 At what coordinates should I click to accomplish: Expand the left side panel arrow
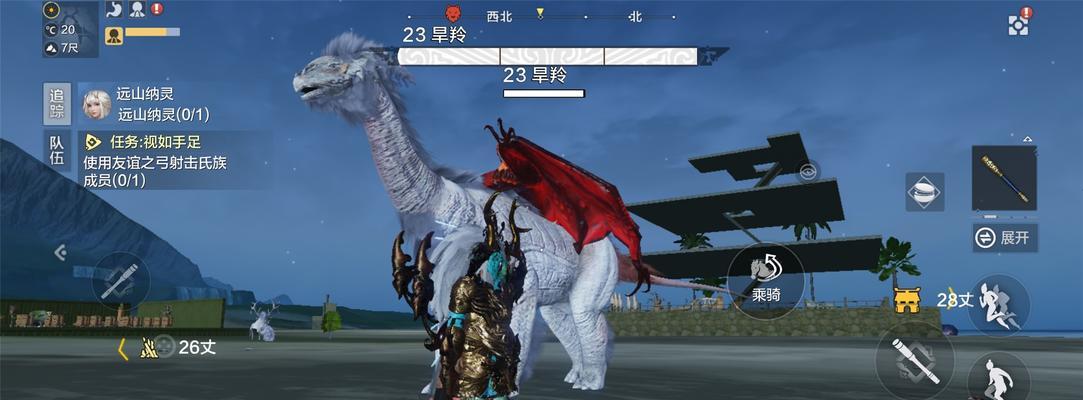coord(59,253)
